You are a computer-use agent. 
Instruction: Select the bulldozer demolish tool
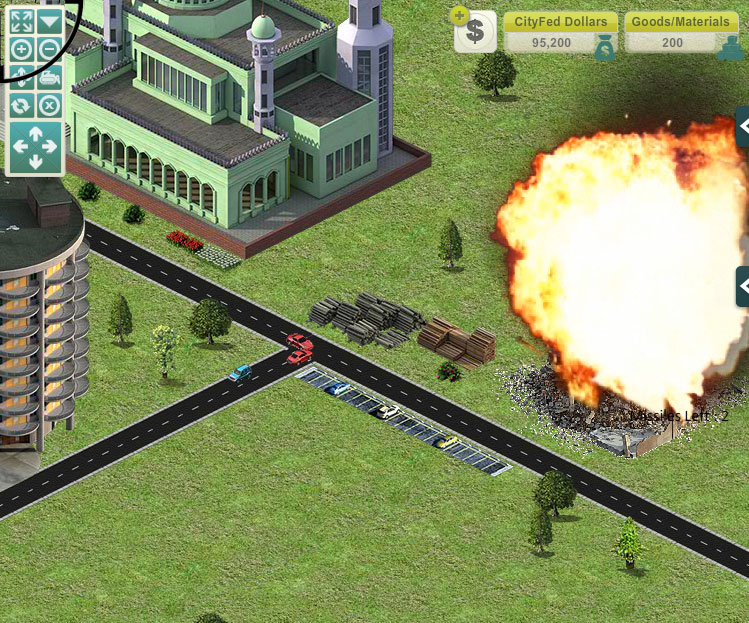49,77
